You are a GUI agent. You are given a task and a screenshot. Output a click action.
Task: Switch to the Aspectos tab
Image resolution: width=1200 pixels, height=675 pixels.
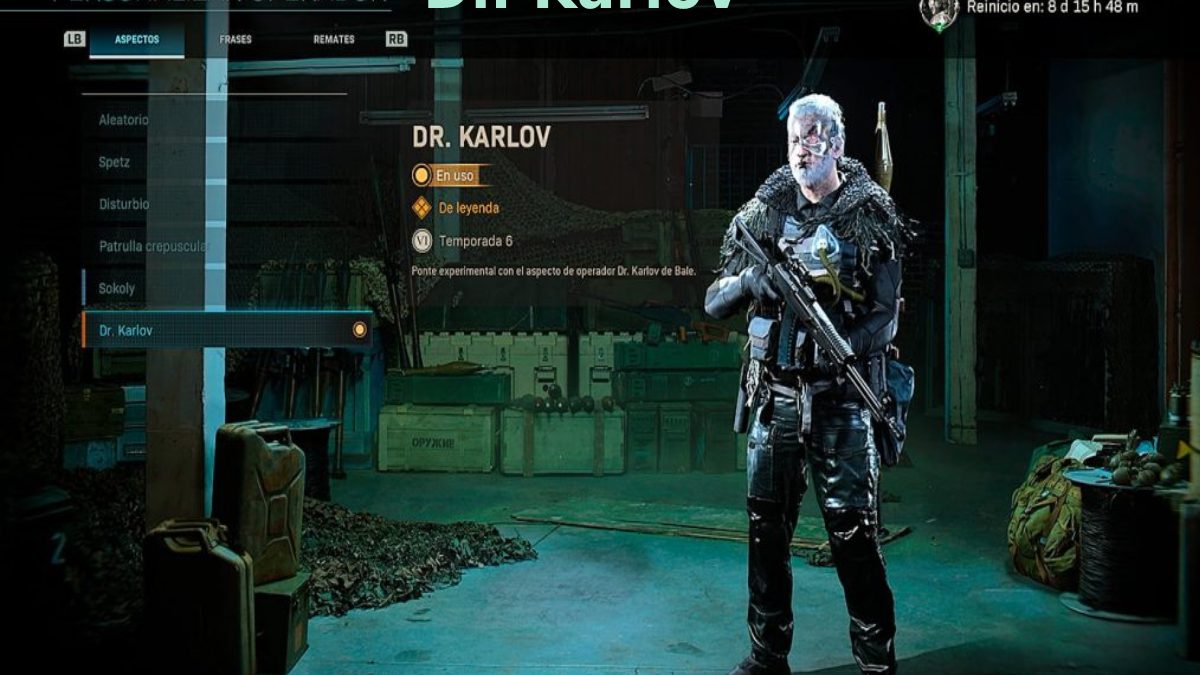(x=137, y=40)
